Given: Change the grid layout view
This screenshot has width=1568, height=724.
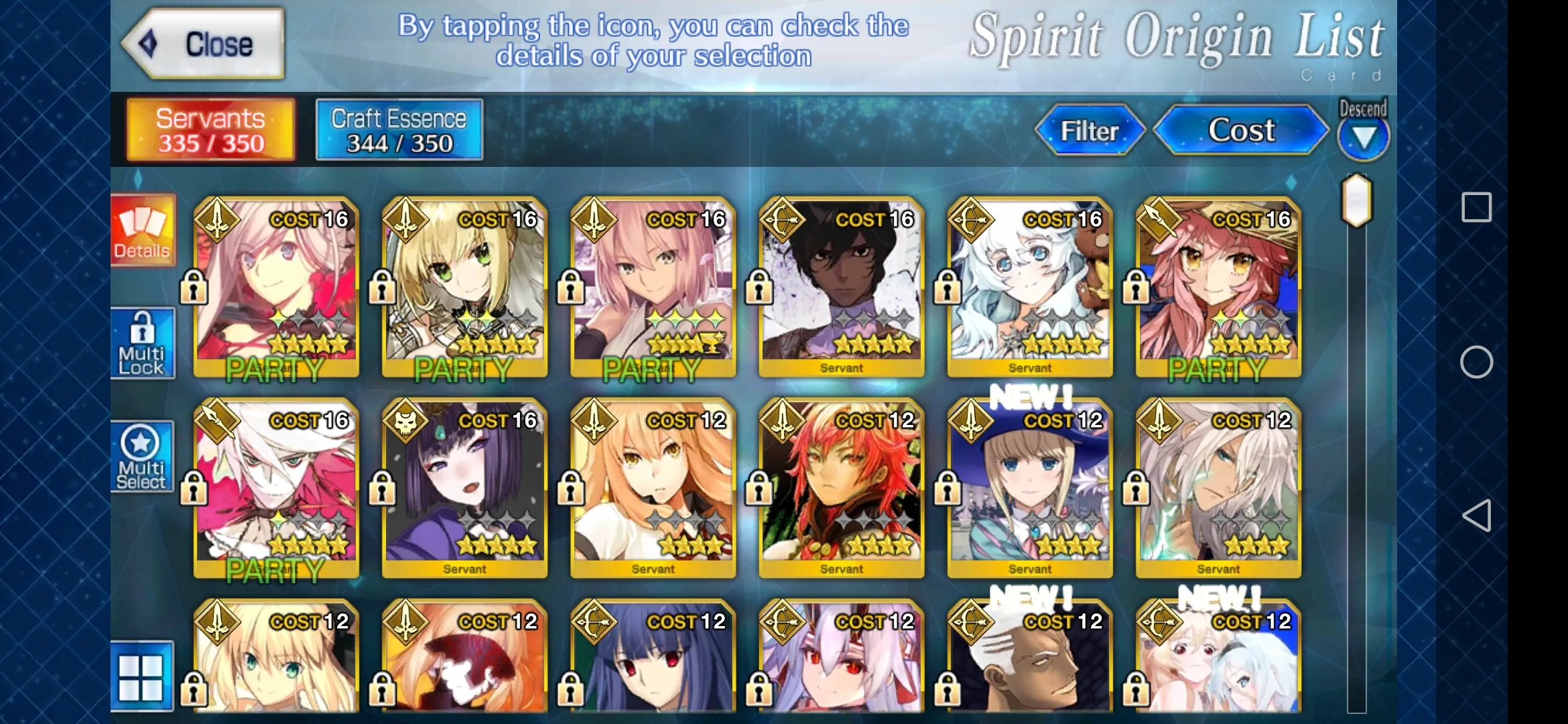Looking at the screenshot, I should coord(142,676).
